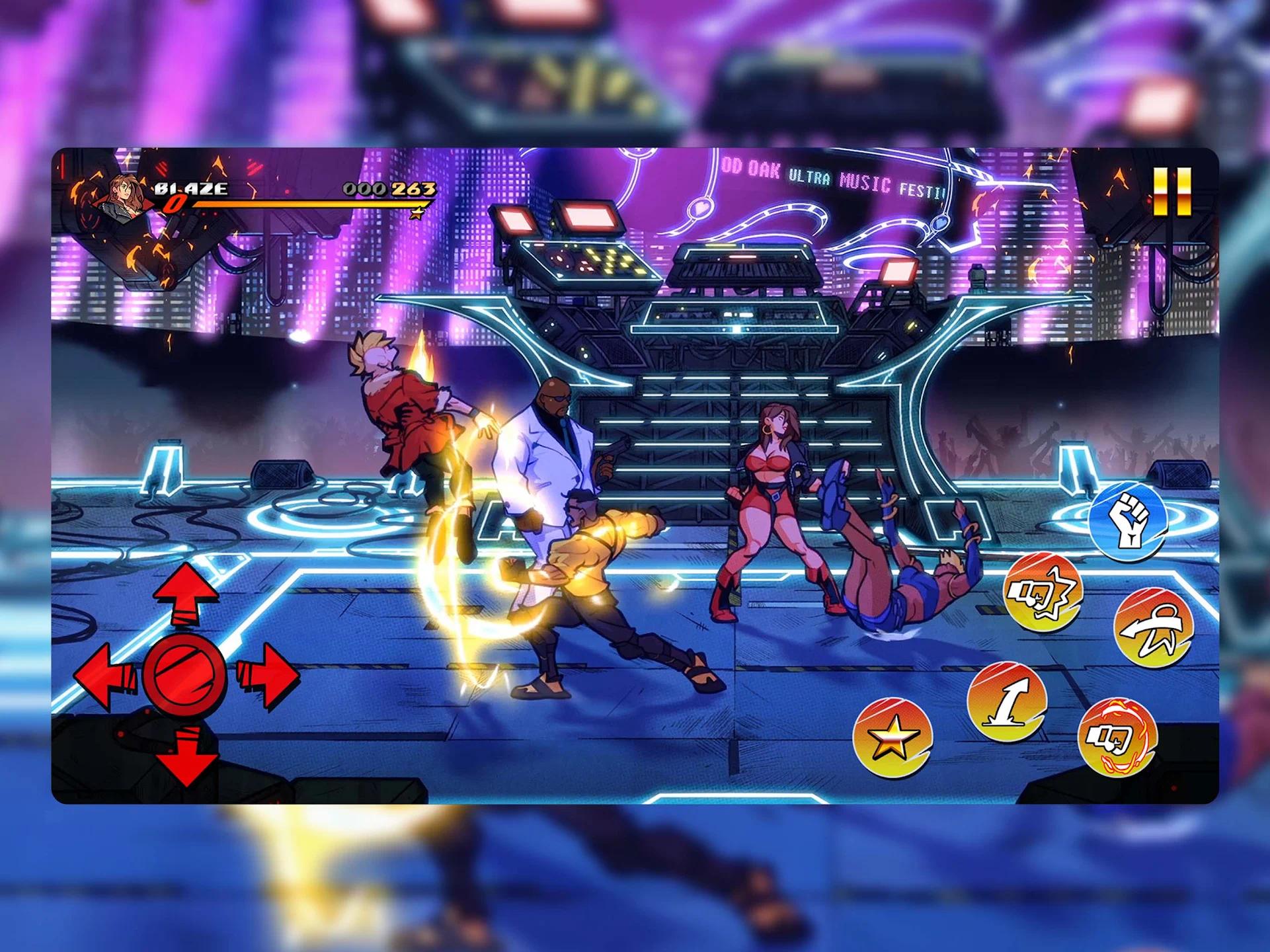This screenshot has height=952, width=1270.
Task: Tap the up arrow on the d-pad
Action: (x=186, y=594)
